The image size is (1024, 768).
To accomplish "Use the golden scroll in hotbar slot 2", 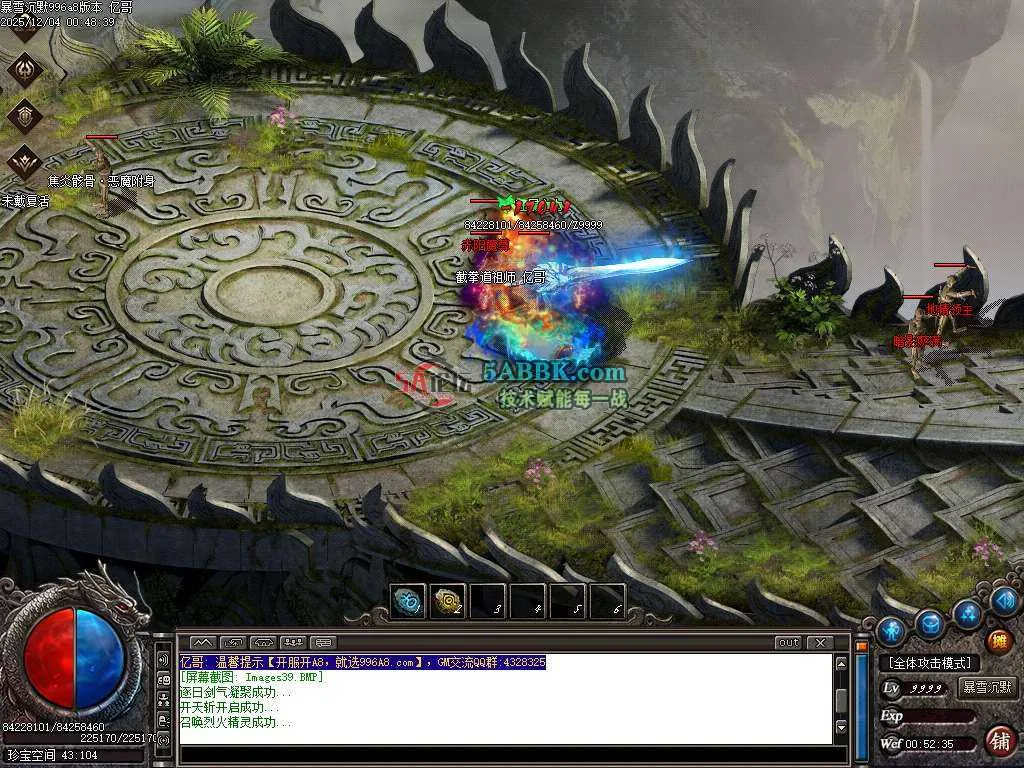I will tap(448, 602).
